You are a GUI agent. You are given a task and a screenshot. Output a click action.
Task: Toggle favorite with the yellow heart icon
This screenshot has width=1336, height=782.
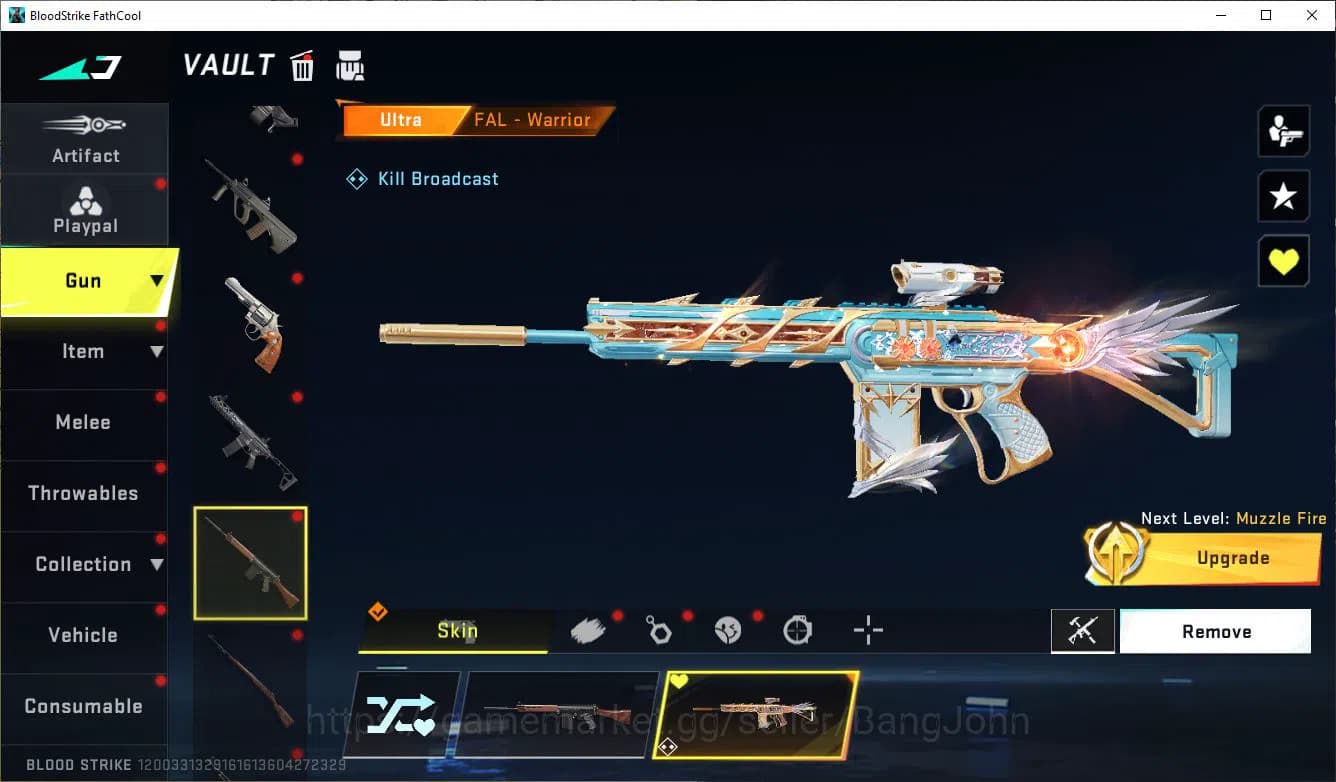tap(1283, 261)
